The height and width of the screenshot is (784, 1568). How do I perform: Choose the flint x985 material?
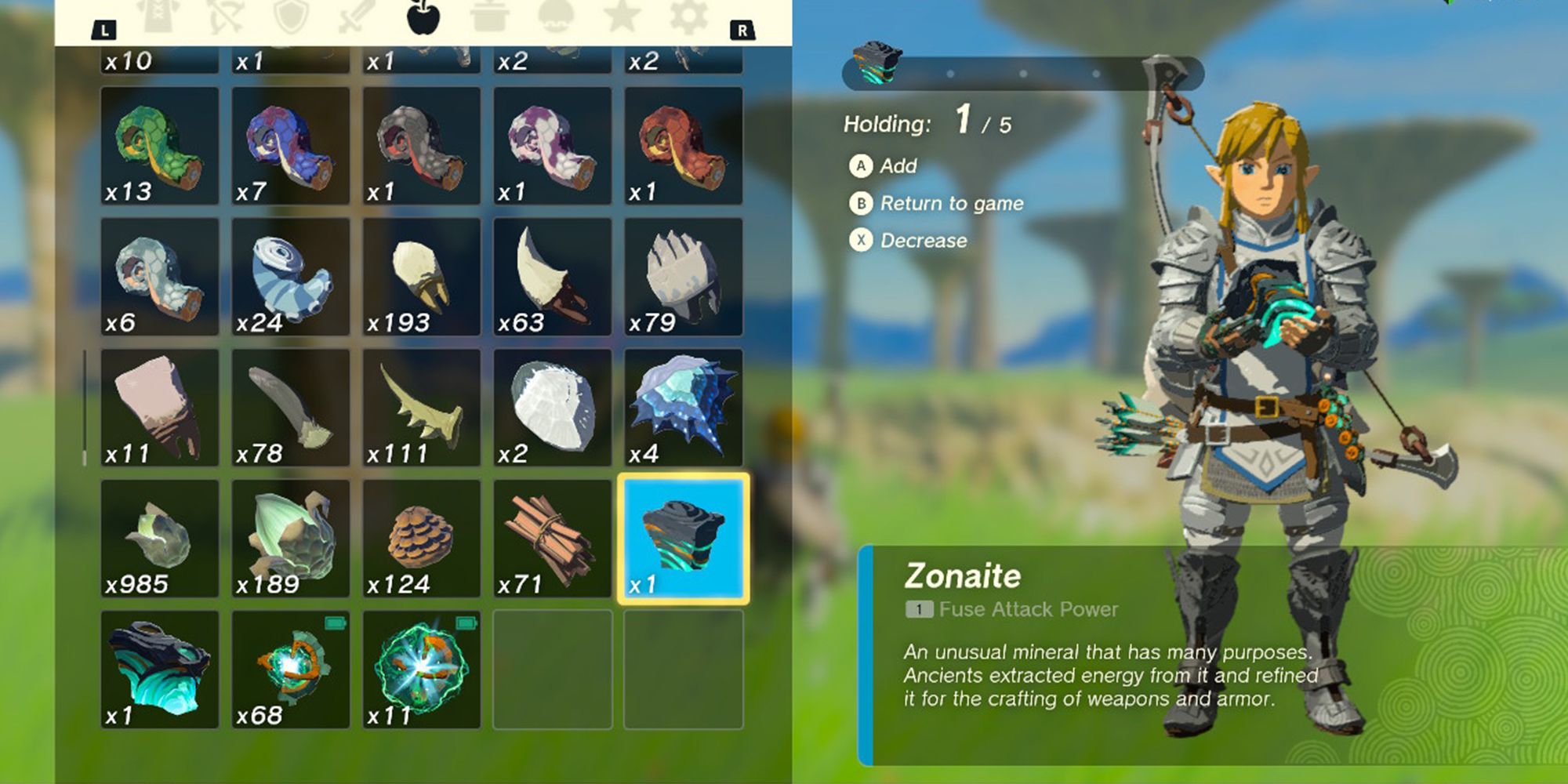(x=160, y=539)
